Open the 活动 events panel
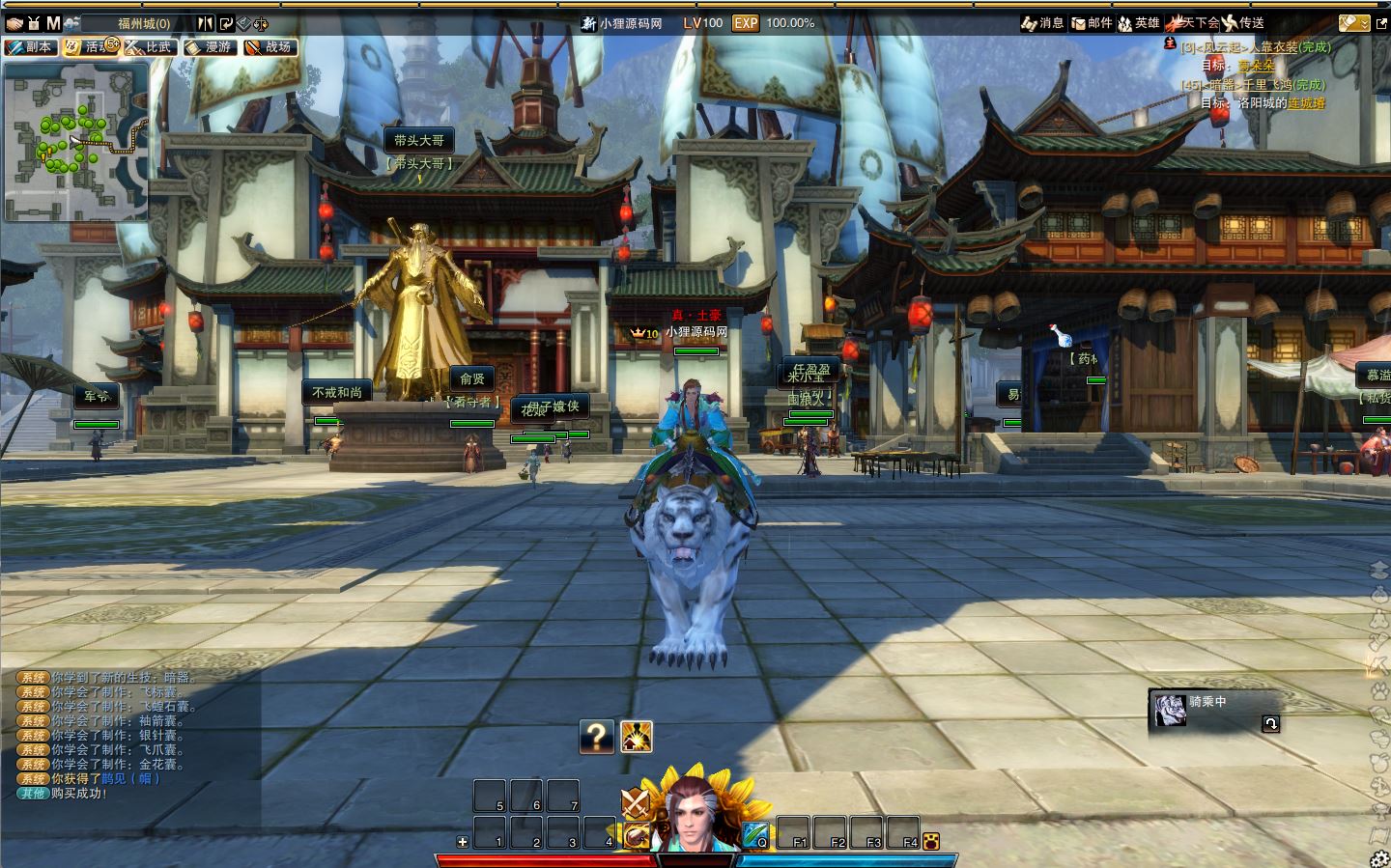Image resolution: width=1391 pixels, height=868 pixels. [x=90, y=46]
